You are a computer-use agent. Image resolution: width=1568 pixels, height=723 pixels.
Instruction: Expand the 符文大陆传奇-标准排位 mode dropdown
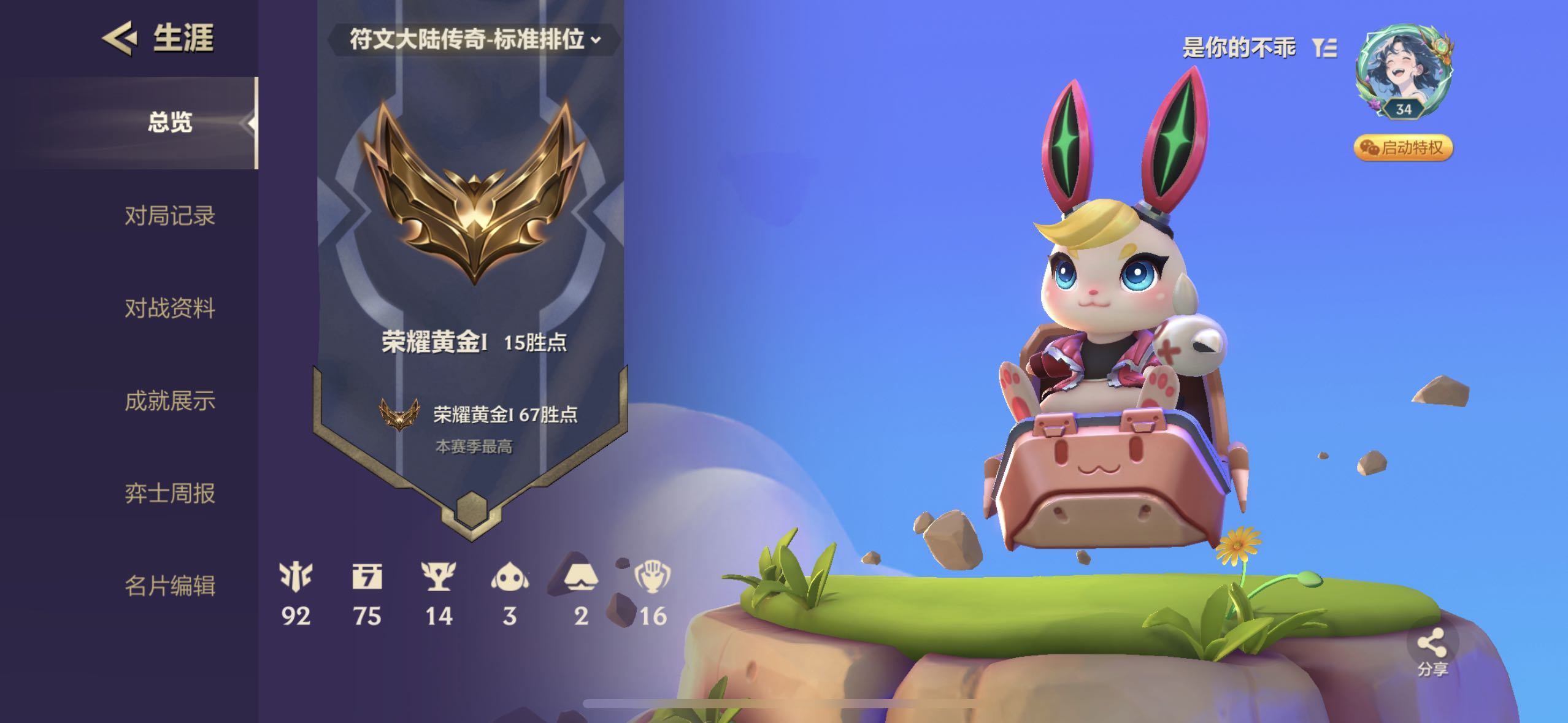click(474, 40)
